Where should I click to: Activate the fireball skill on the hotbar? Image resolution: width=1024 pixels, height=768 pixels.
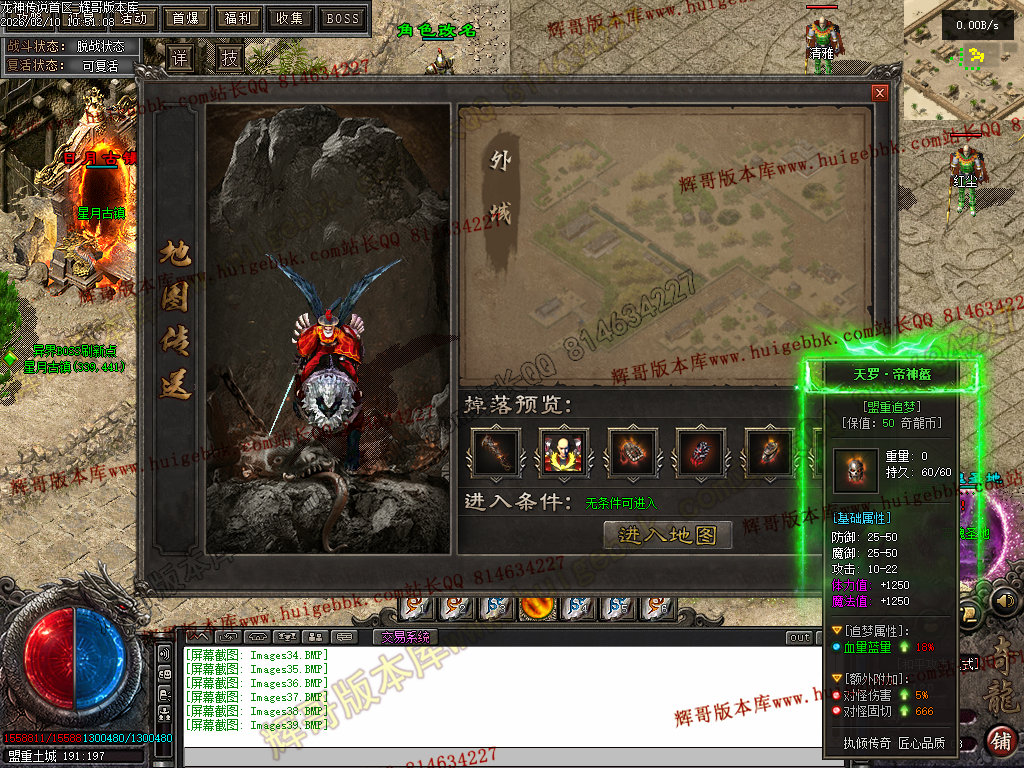tap(537, 606)
